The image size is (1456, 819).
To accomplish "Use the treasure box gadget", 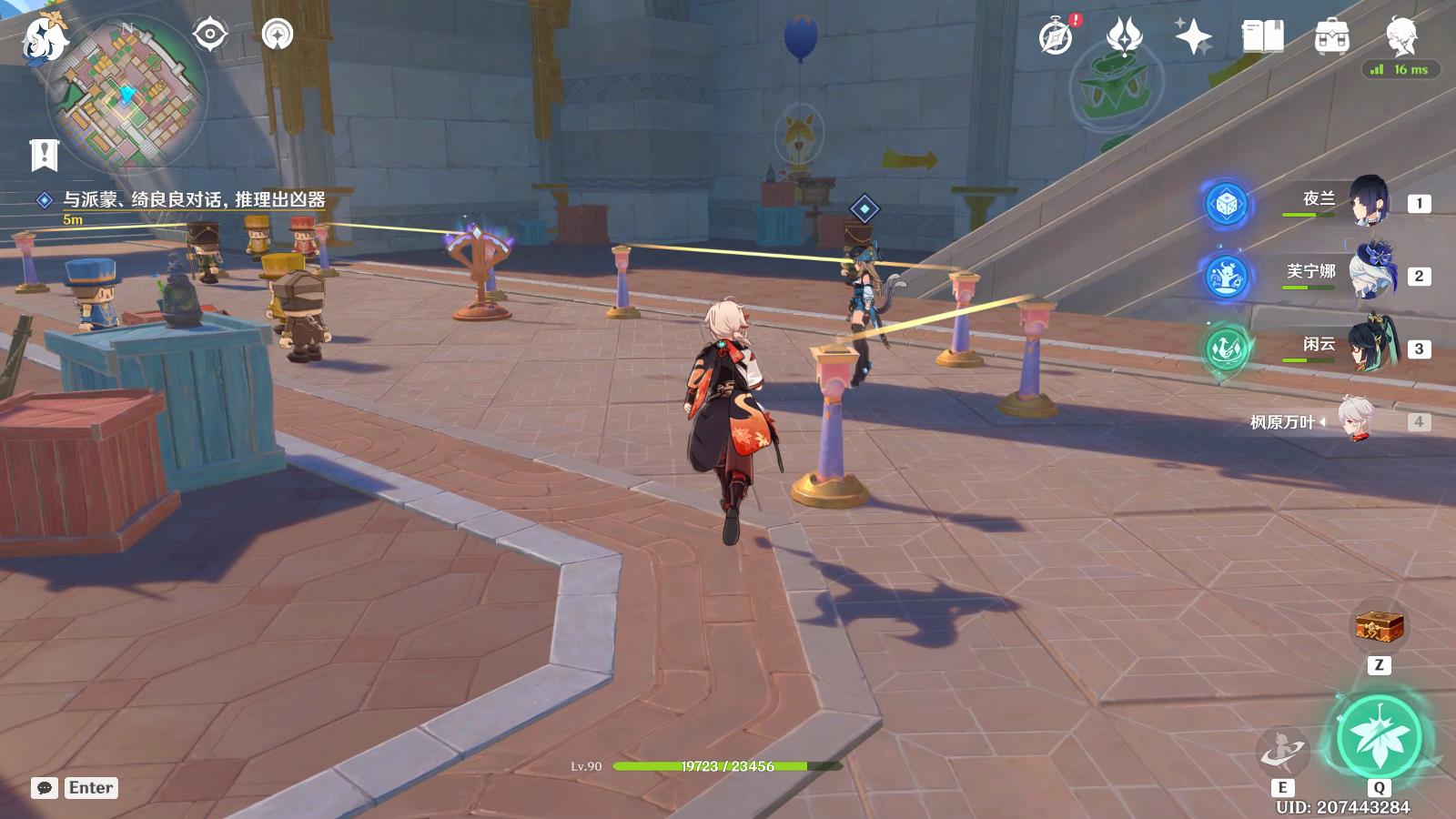I will [1379, 626].
